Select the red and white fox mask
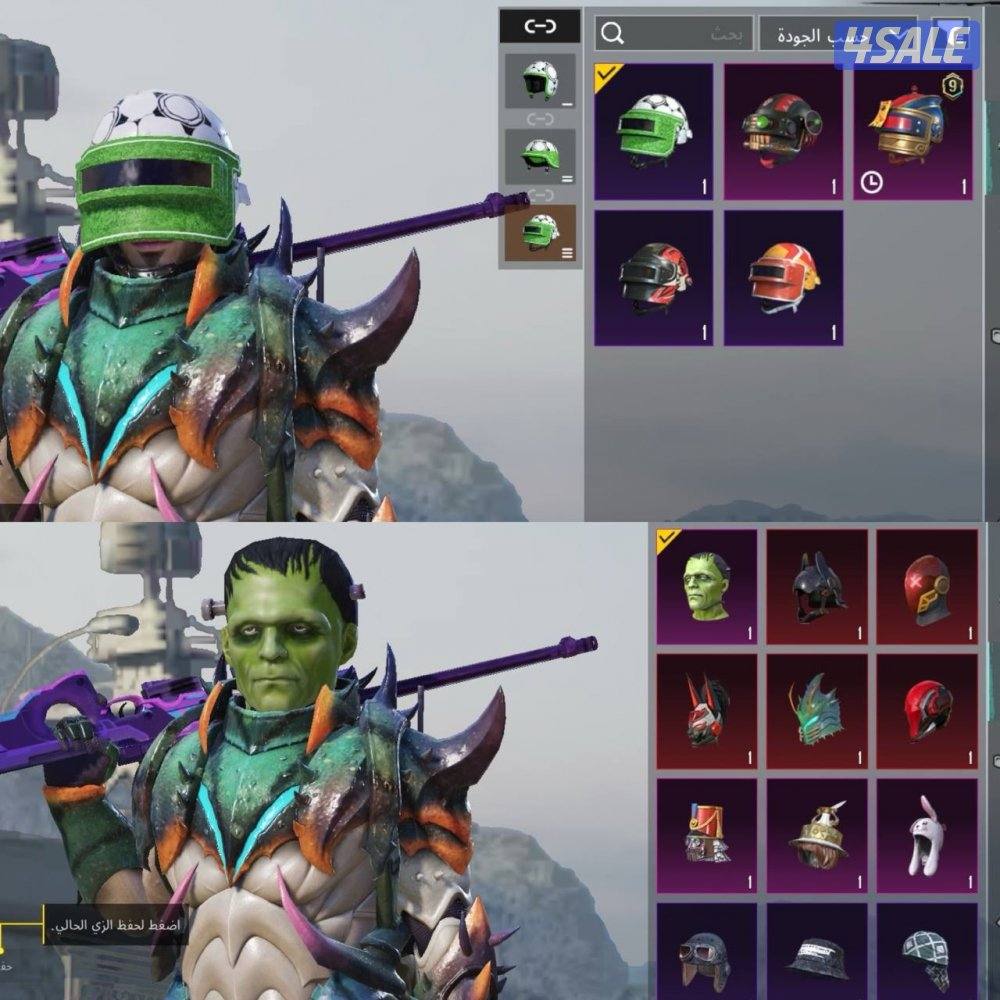The image size is (1000, 1000). [707, 711]
